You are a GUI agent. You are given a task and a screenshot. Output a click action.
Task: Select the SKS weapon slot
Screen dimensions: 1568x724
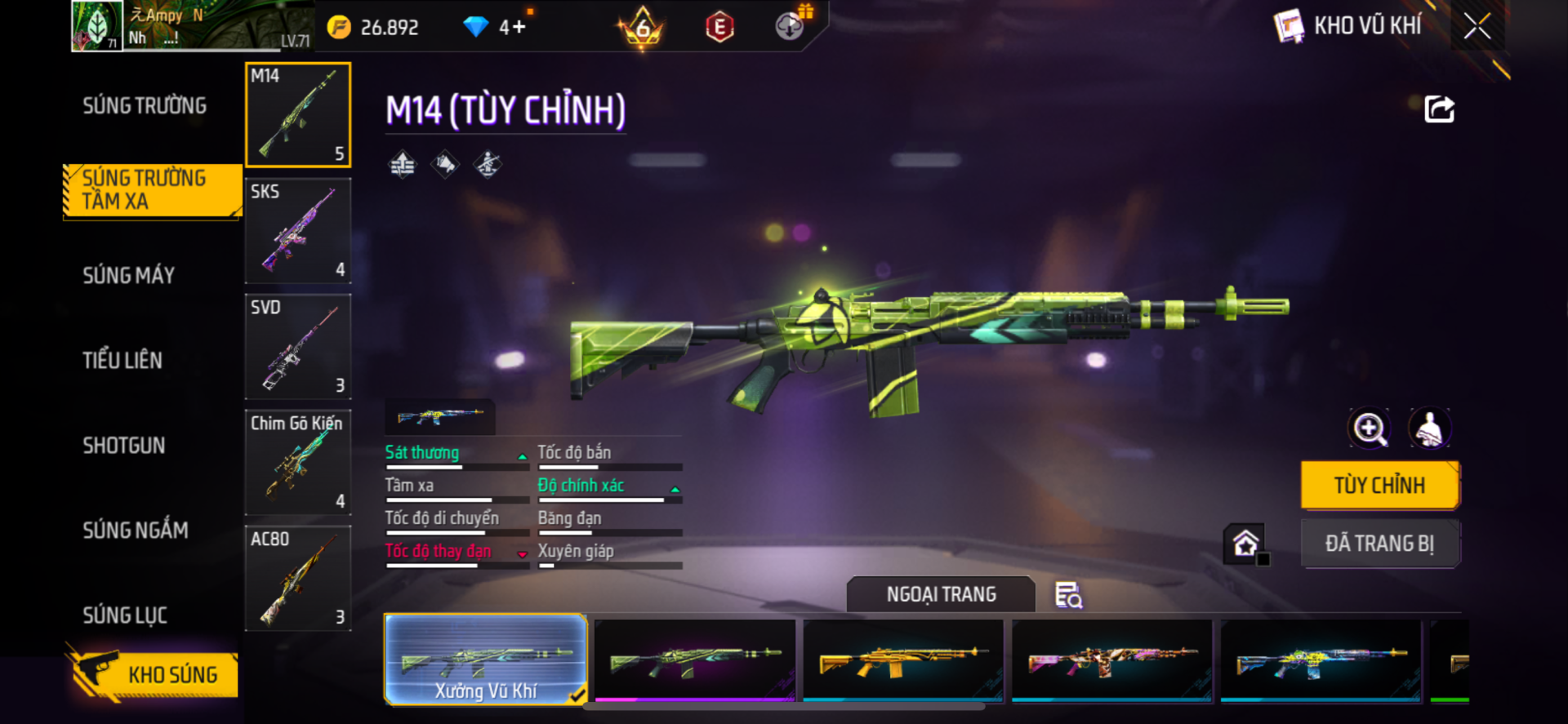pos(298,231)
